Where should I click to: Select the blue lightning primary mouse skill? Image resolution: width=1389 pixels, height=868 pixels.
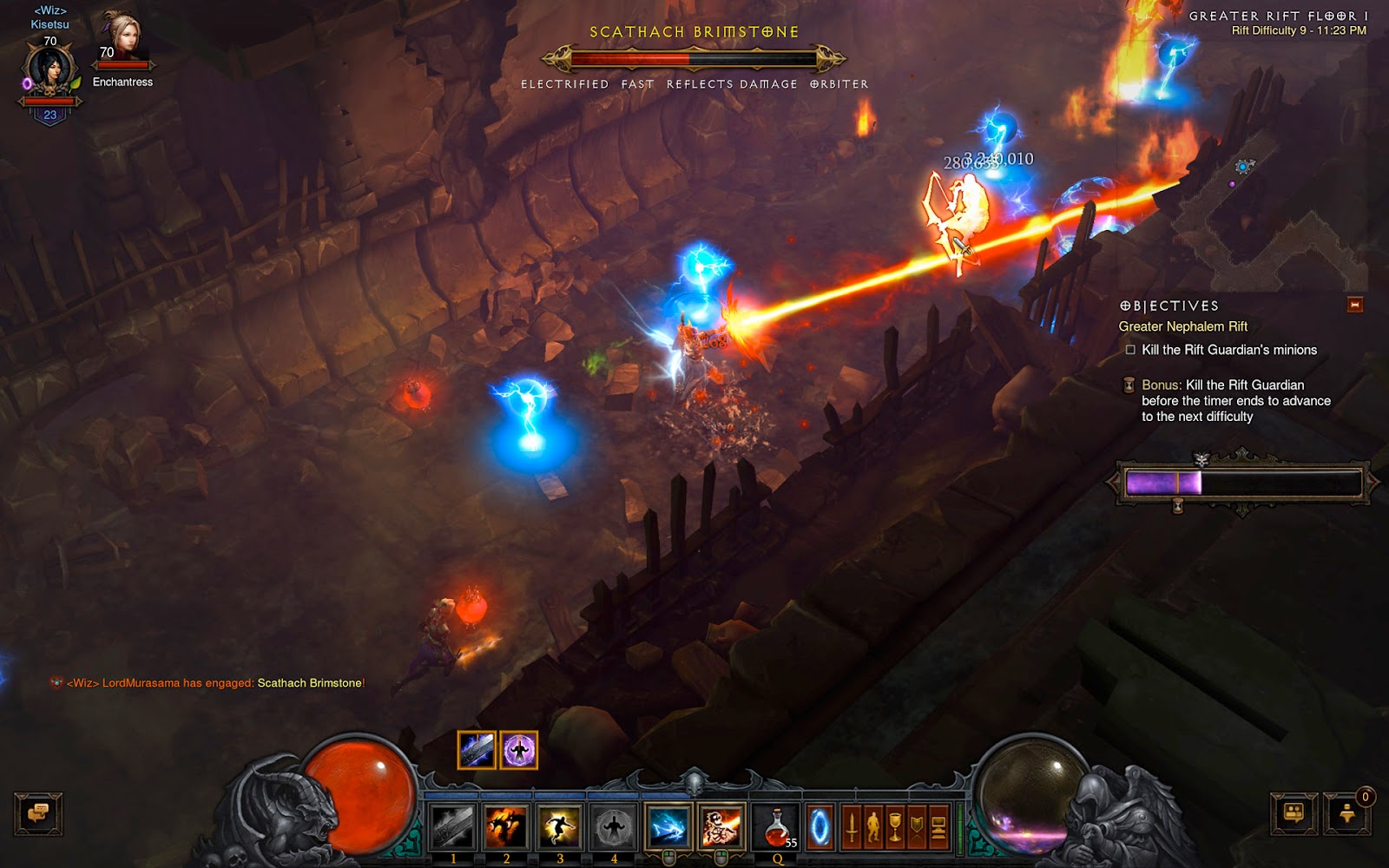668,825
